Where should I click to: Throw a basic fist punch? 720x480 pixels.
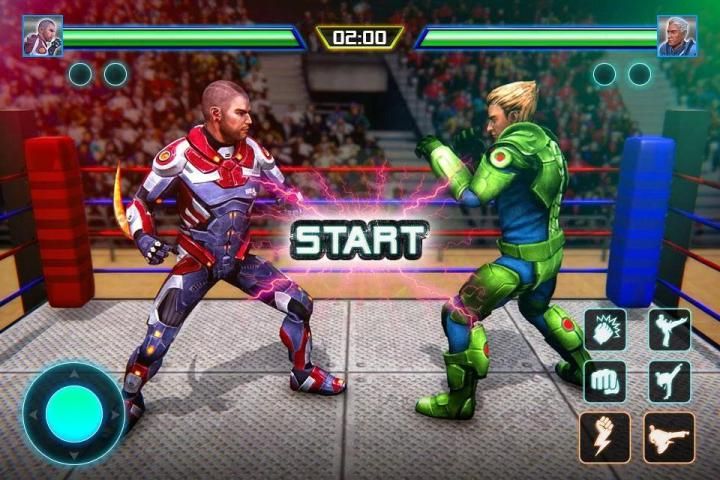(605, 380)
